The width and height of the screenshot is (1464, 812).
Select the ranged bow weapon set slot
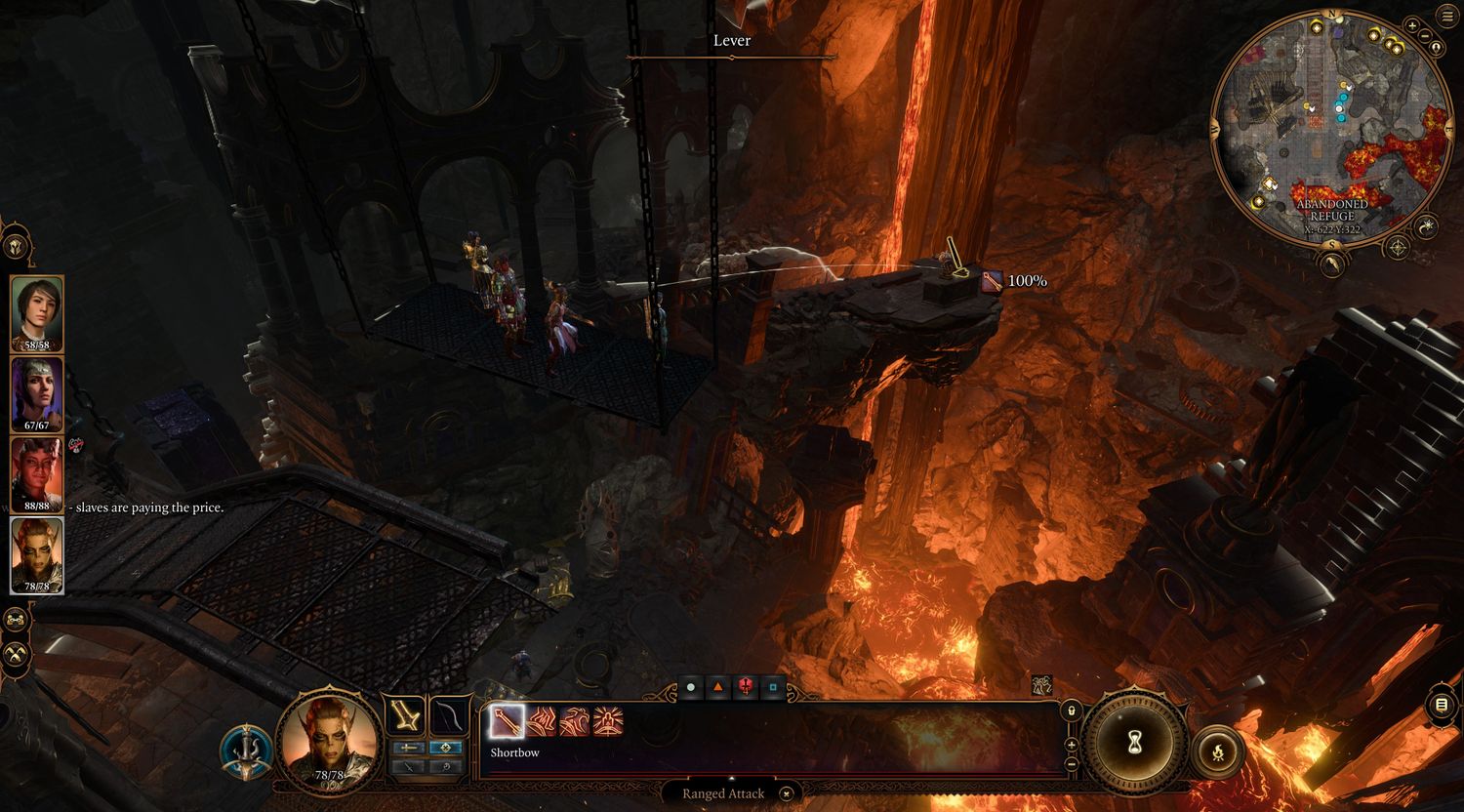click(x=449, y=717)
